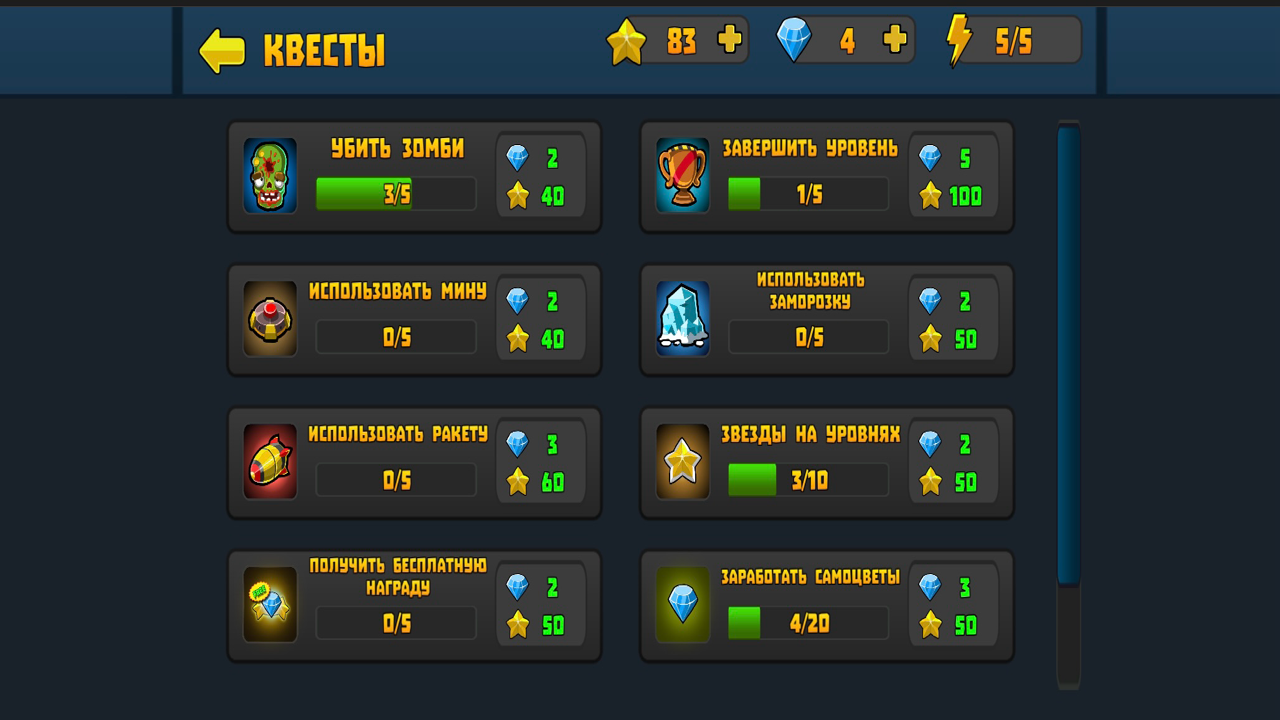Screen dimensions: 1280x720
Task: Click the zombie icon on 'Убить зомби' quest
Action: [268, 177]
